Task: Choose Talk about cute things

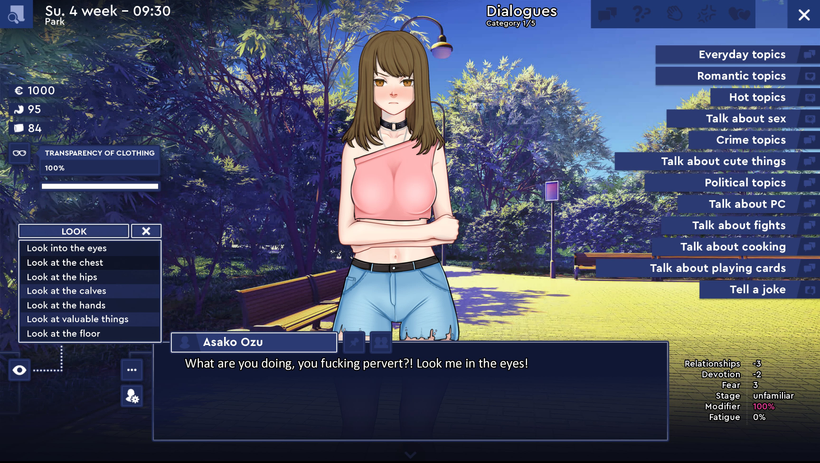Action: click(x=722, y=161)
